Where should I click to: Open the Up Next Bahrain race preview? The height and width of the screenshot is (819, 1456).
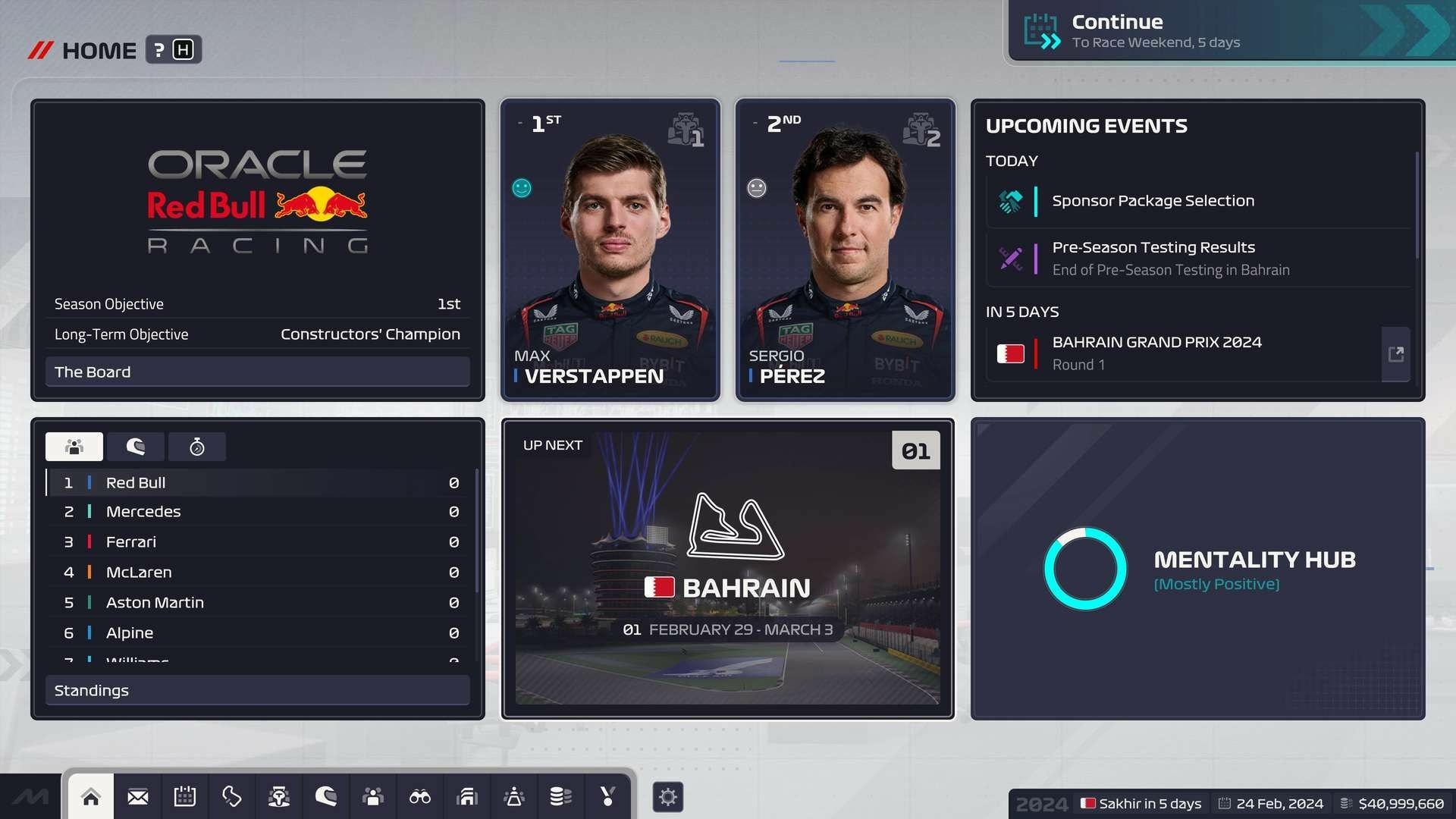click(728, 569)
